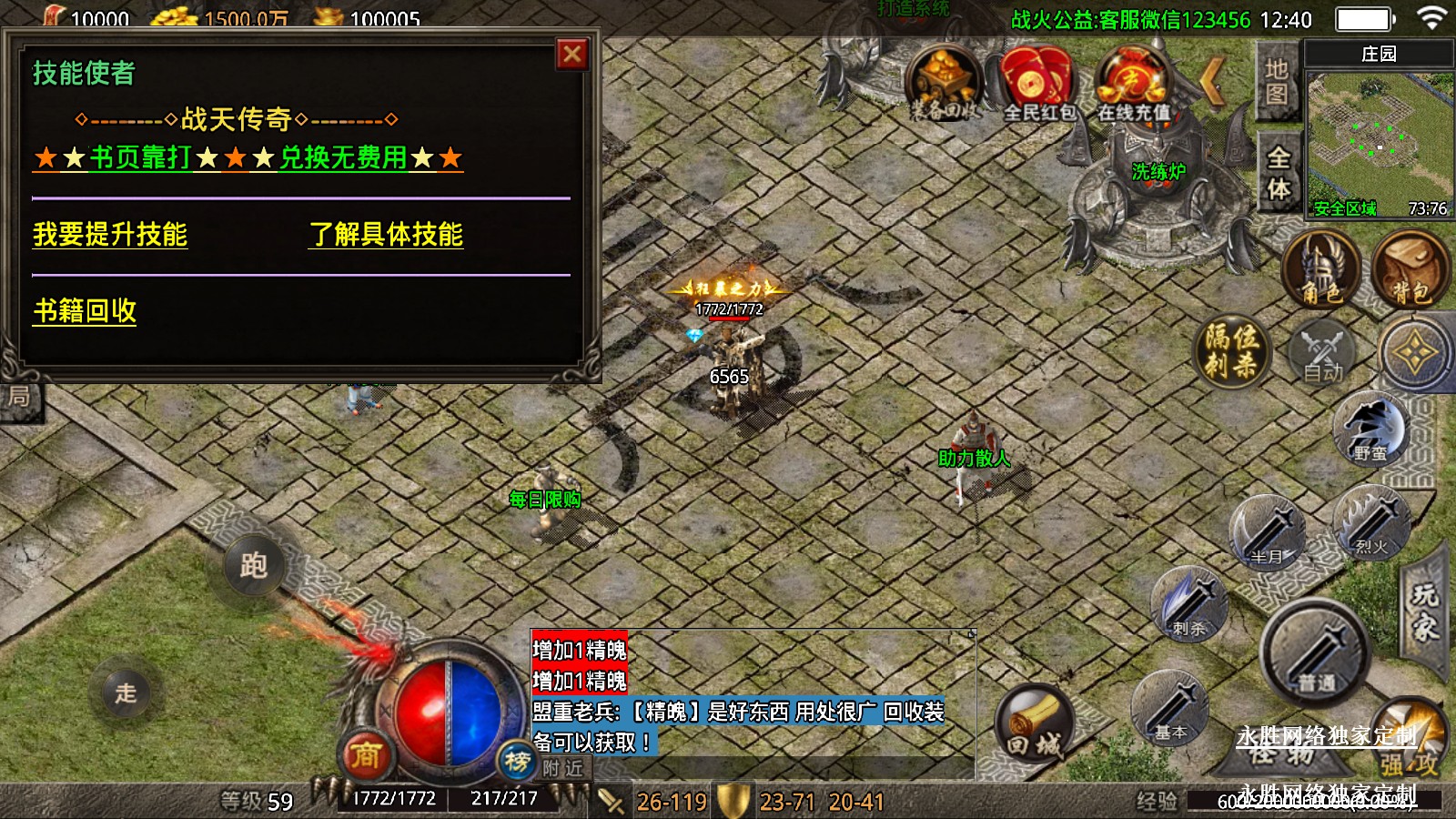Choose the 我要提升技能 option

coord(110,235)
